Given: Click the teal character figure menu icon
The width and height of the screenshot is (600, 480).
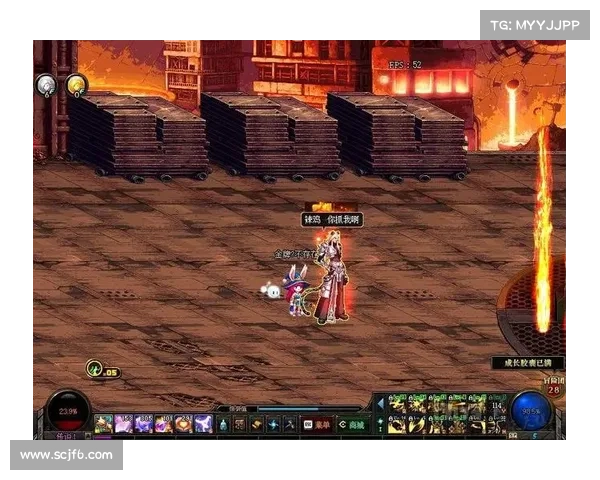Looking at the screenshot, I should [223, 424].
